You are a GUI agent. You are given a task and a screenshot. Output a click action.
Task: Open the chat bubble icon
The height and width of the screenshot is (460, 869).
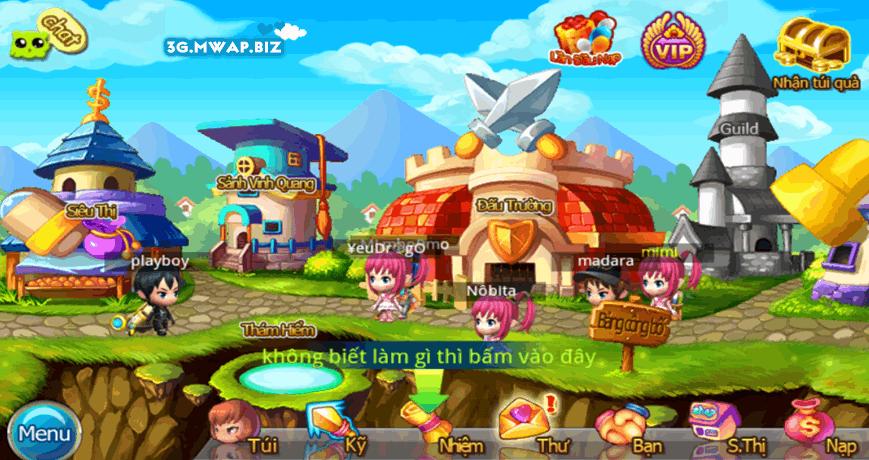tap(50, 37)
